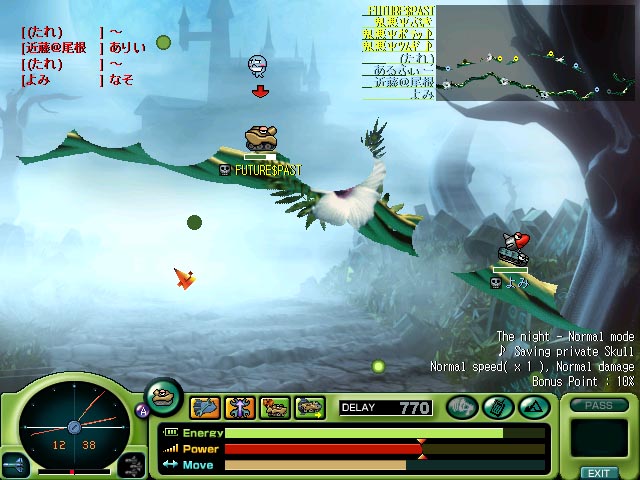The height and width of the screenshot is (480, 640).
Task: Exit the match with EXIT button
Action: (598, 472)
